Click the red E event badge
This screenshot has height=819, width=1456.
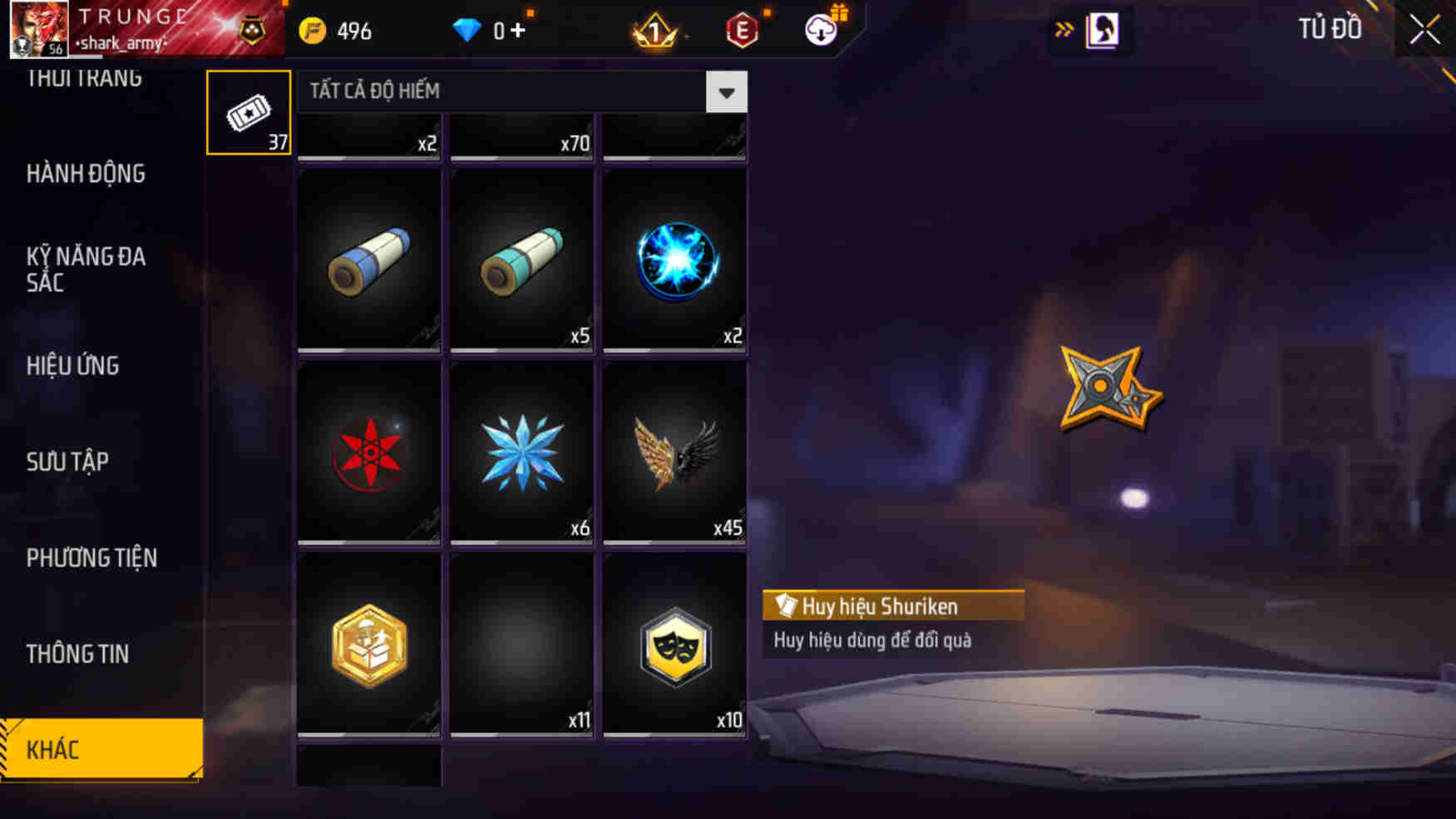[741, 29]
